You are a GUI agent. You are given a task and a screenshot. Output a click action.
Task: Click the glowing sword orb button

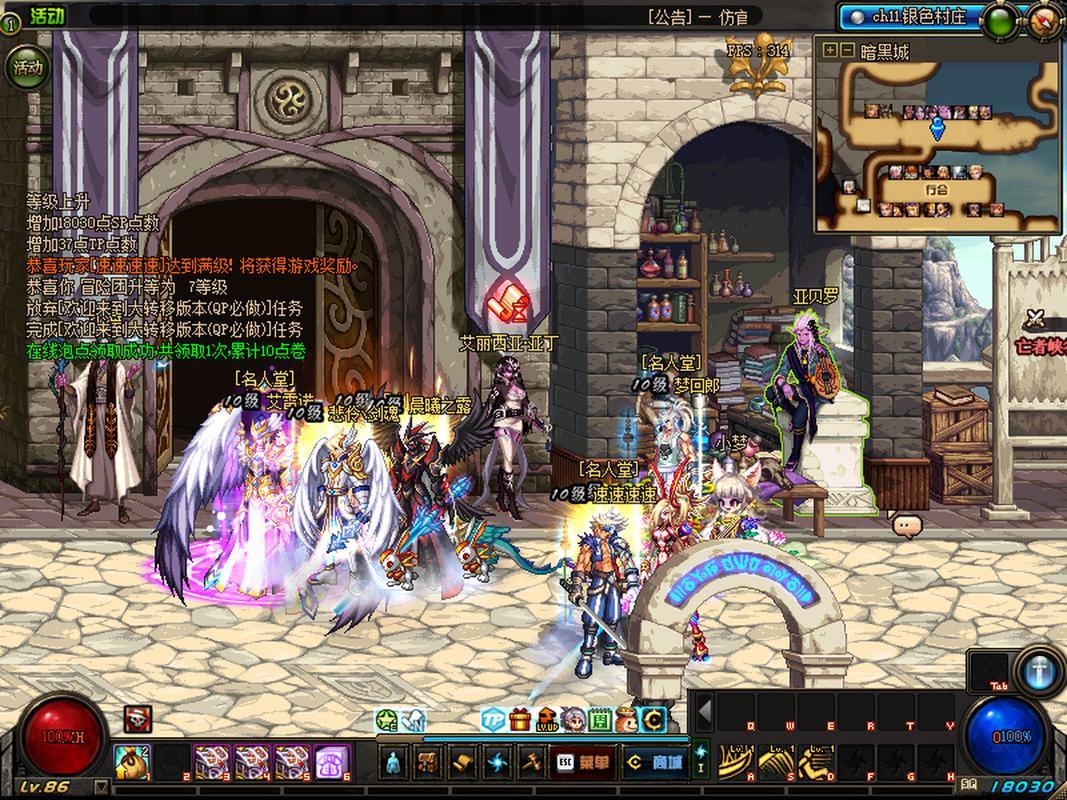click(x=1039, y=671)
